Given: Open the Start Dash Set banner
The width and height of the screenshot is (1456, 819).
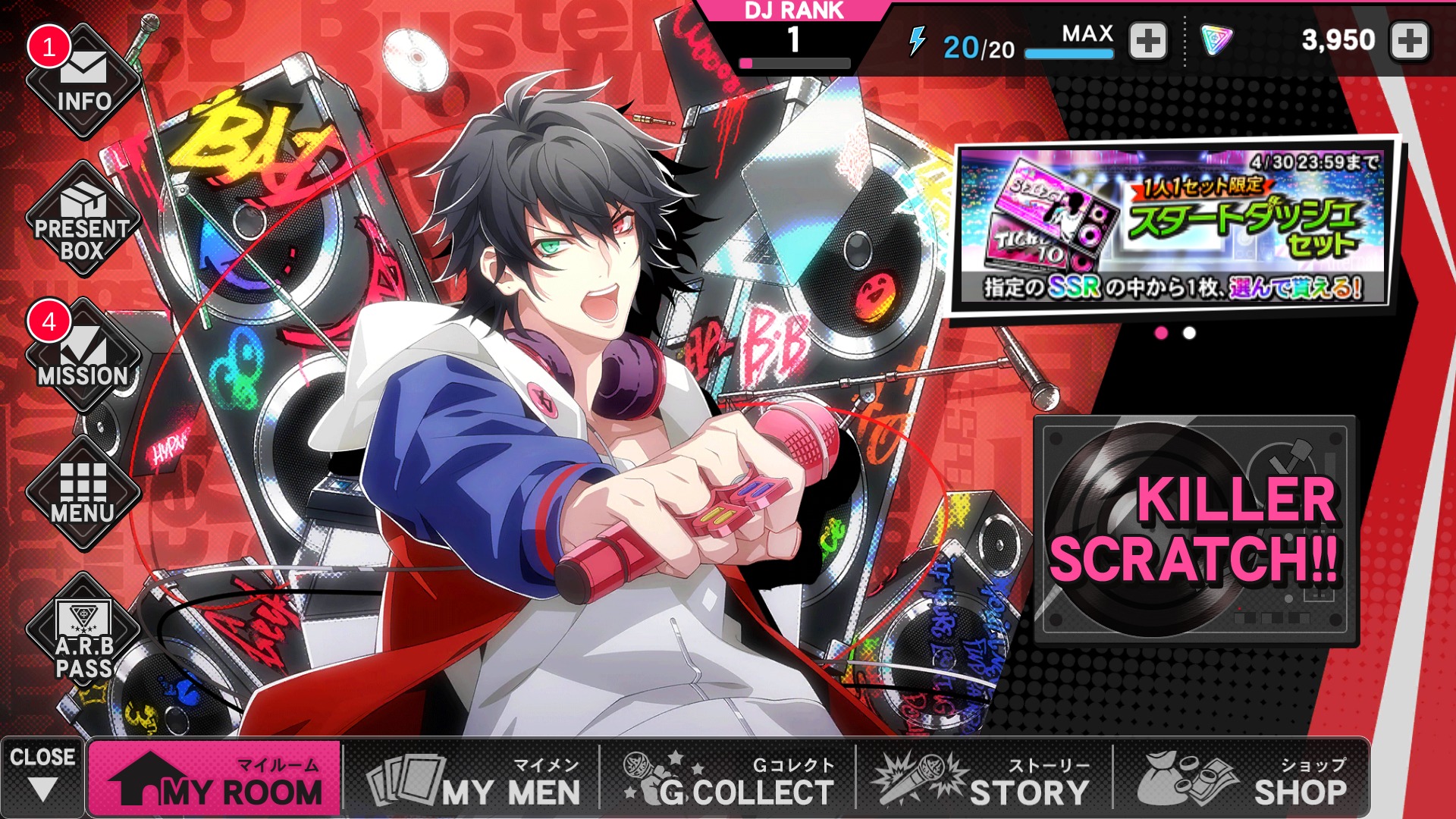Looking at the screenshot, I should (1173, 225).
